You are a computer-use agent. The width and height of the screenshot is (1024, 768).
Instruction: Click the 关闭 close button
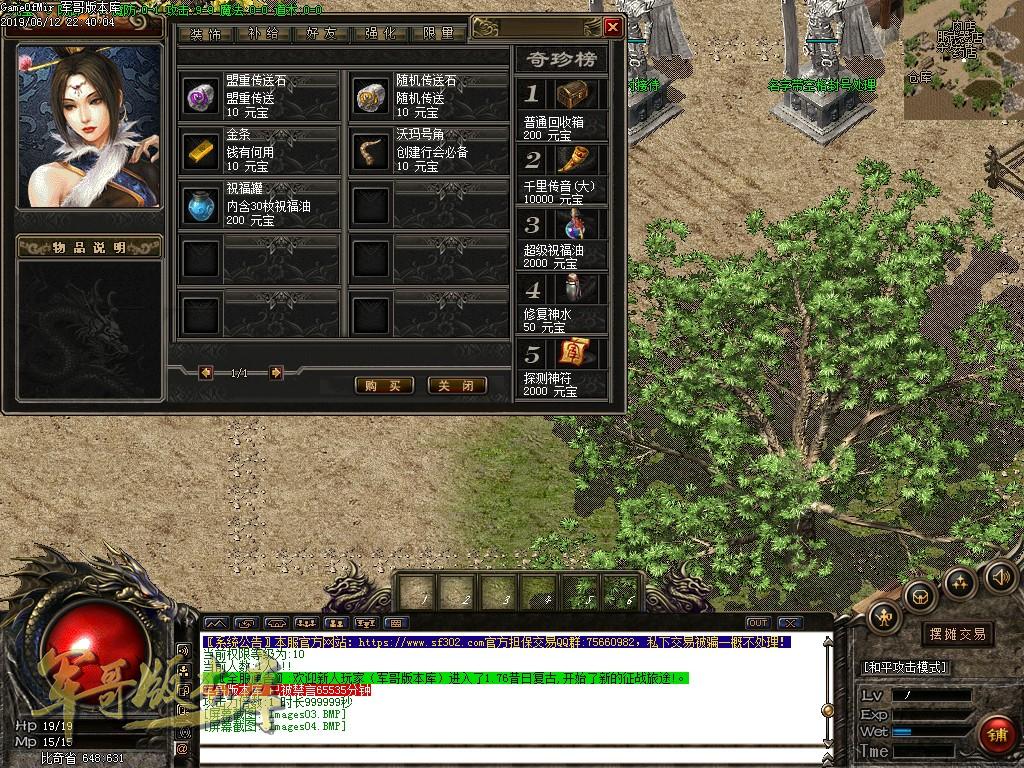click(457, 385)
